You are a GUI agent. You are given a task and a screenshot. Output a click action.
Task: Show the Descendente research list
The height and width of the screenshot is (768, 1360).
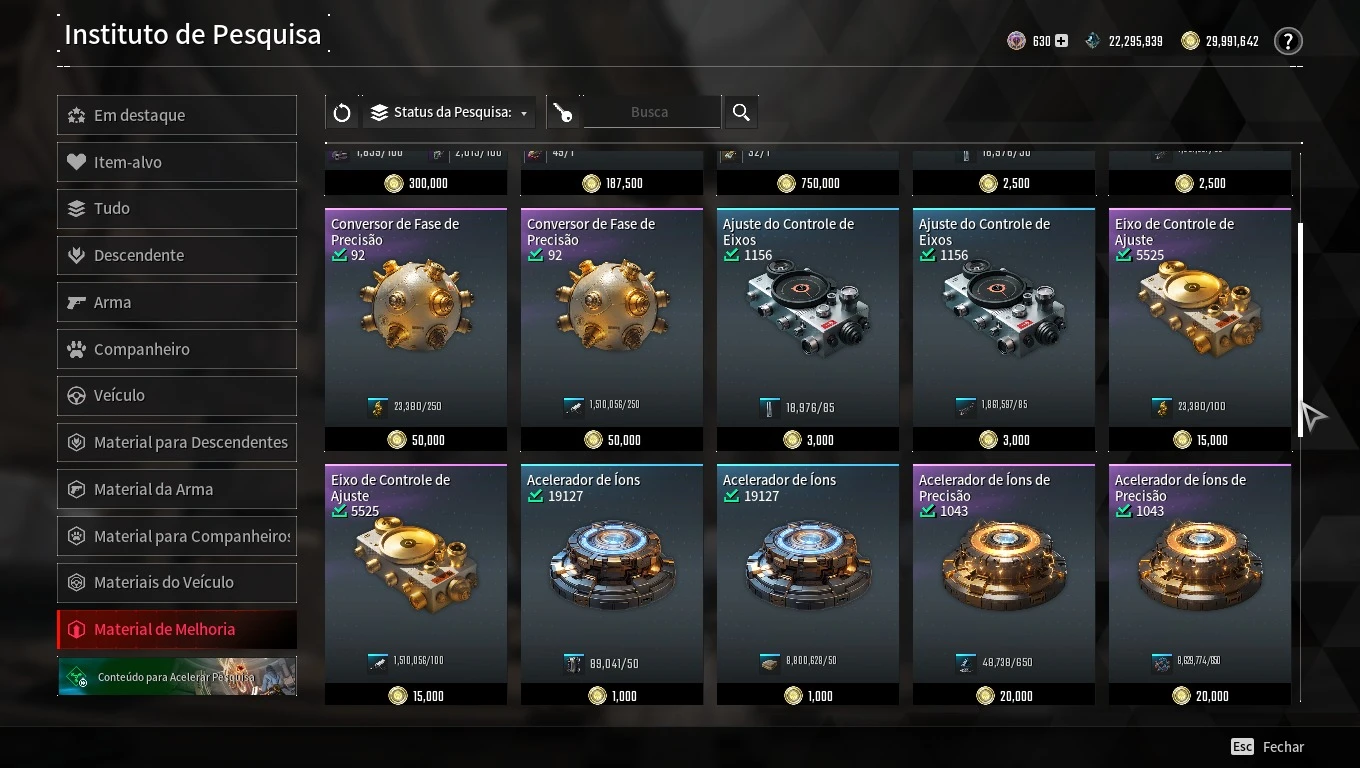pyautogui.click(x=177, y=255)
